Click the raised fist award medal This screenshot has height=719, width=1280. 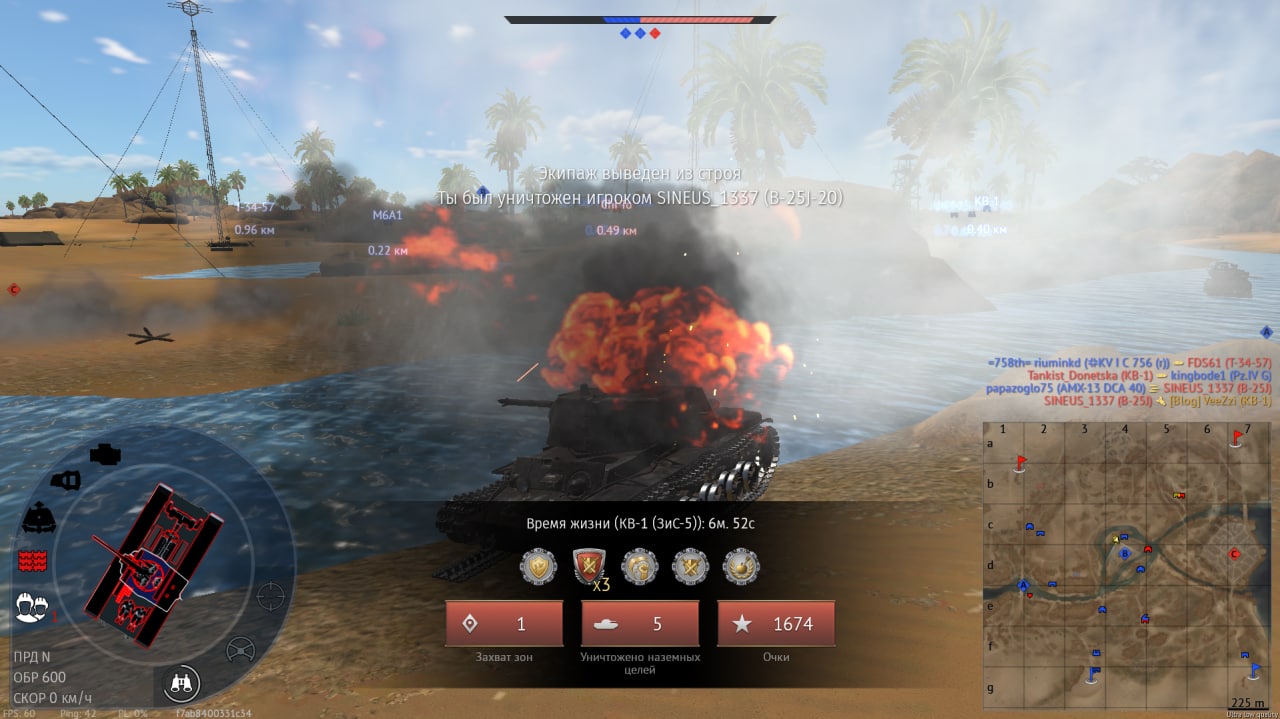pyautogui.click(x=640, y=567)
